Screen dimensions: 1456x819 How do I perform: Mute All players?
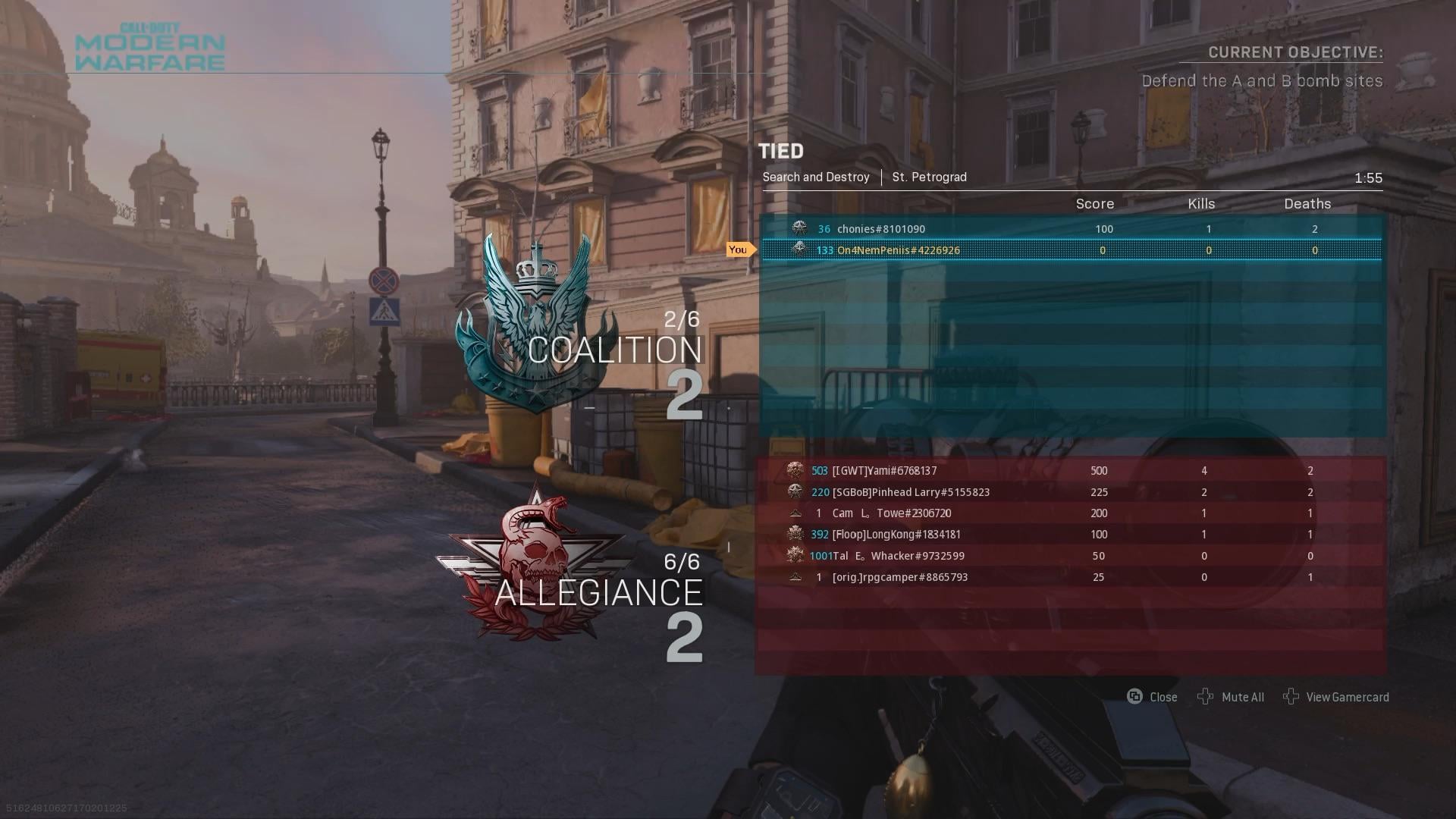[1231, 697]
